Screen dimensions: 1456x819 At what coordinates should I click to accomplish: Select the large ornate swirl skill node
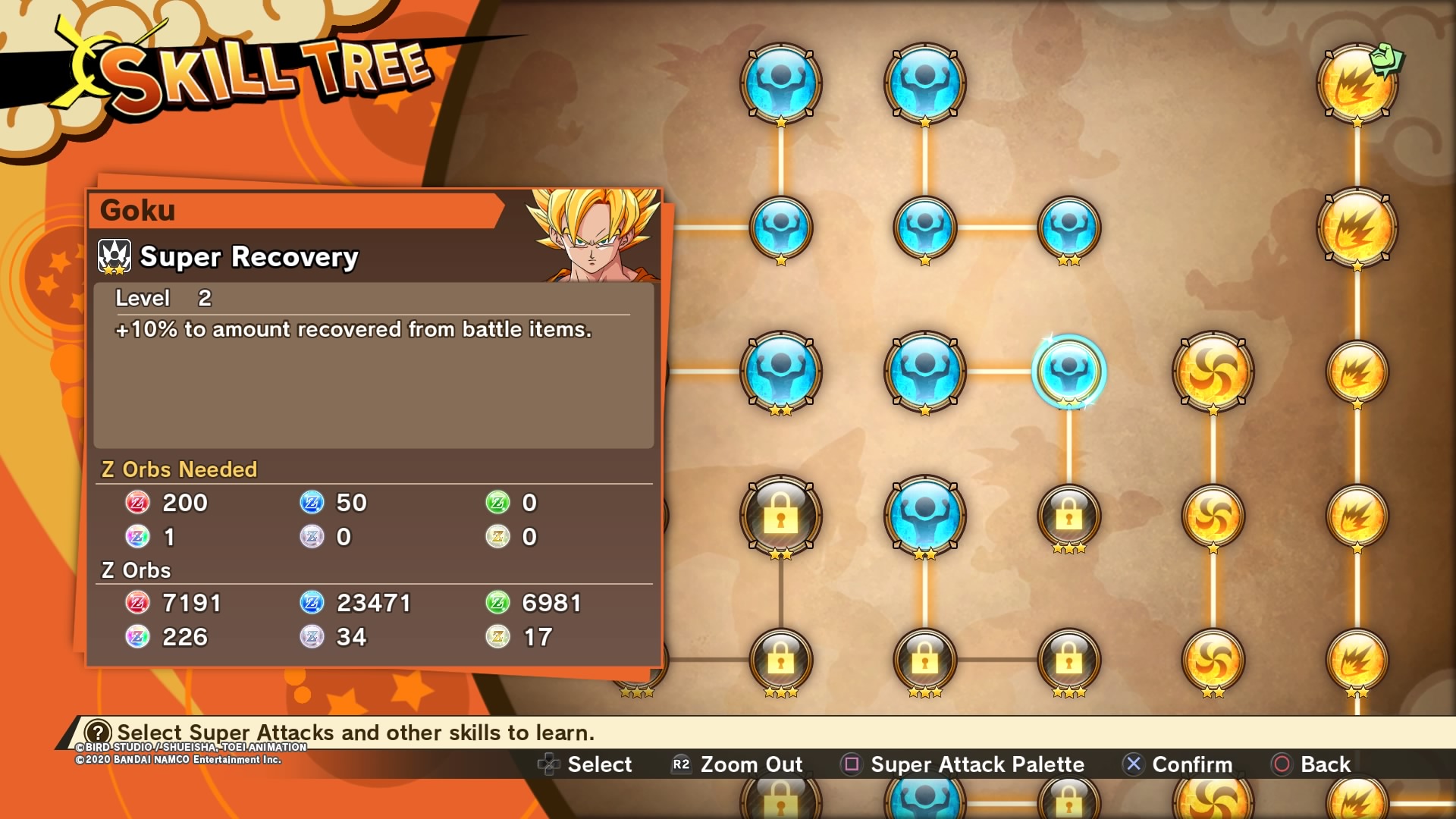click(1213, 372)
